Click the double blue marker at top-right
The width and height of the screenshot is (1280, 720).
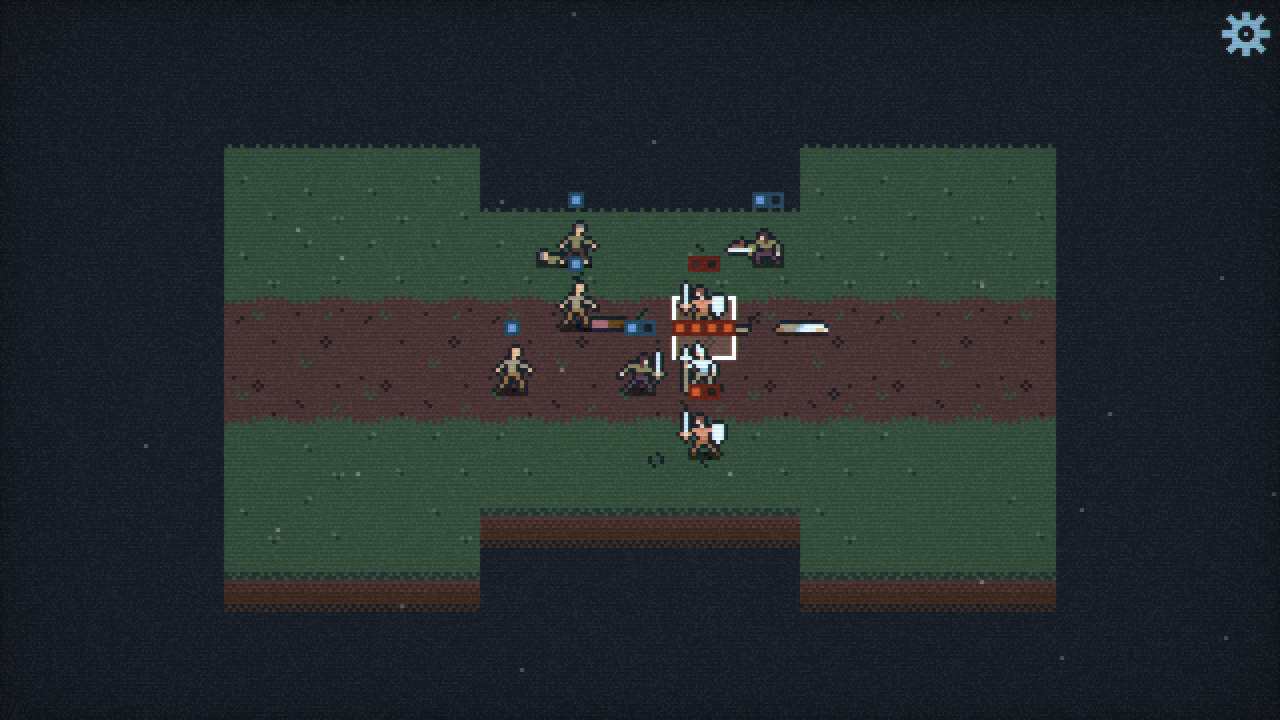767,199
